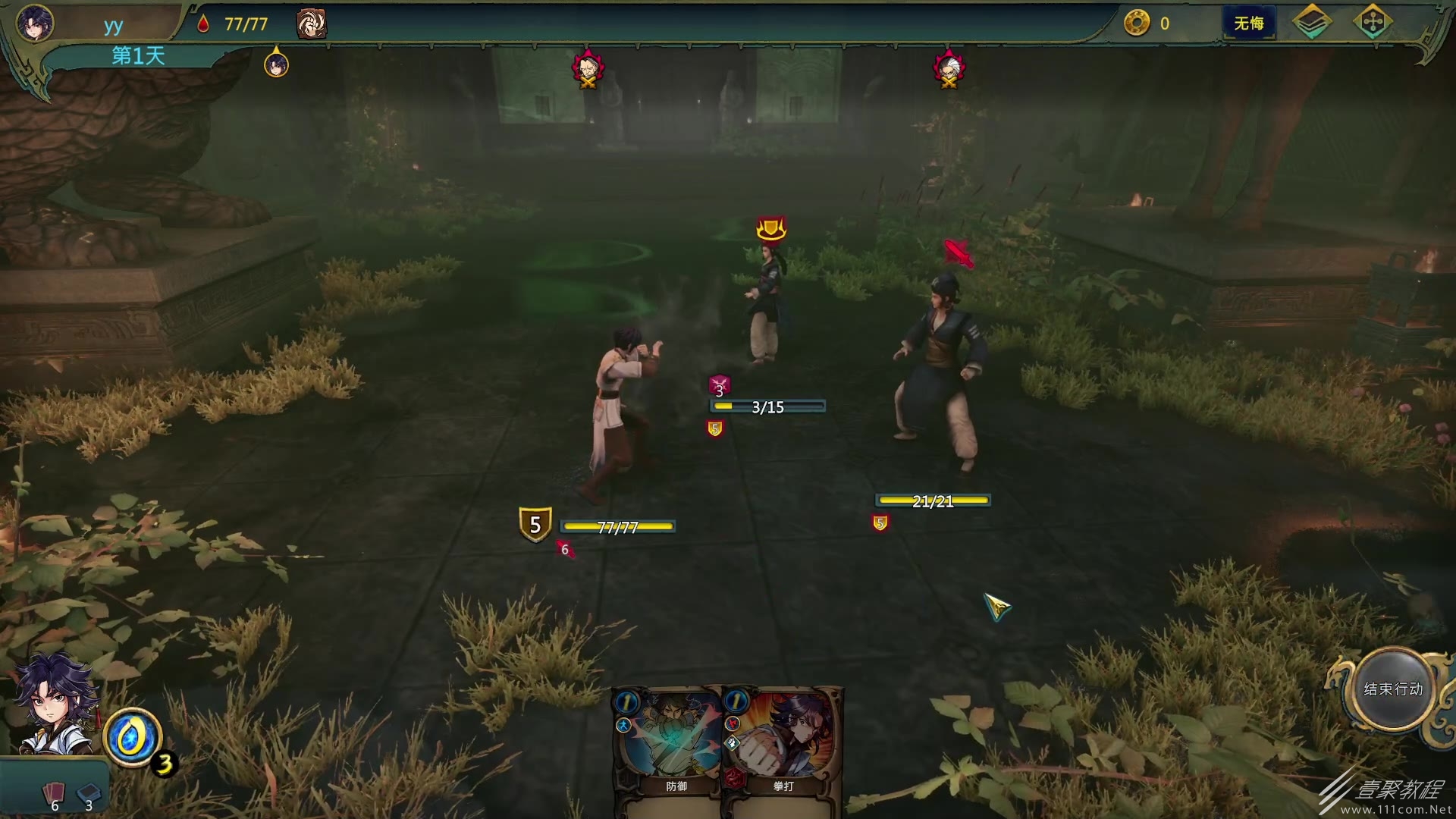The height and width of the screenshot is (819, 1456).
Task: Click the blue energy orb
Action: point(132,737)
